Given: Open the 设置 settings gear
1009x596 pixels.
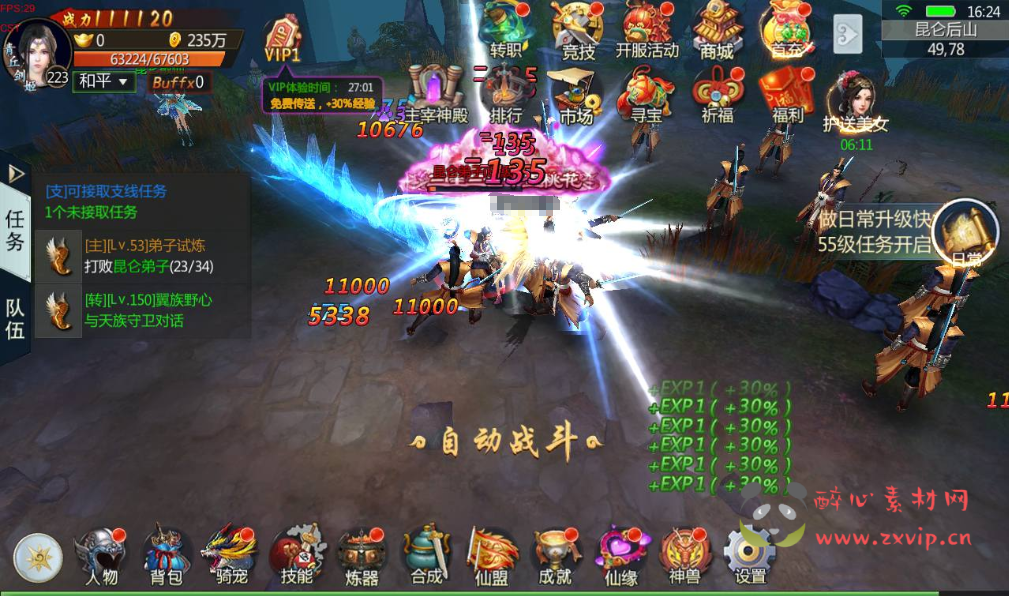Looking at the screenshot, I should click(x=750, y=555).
